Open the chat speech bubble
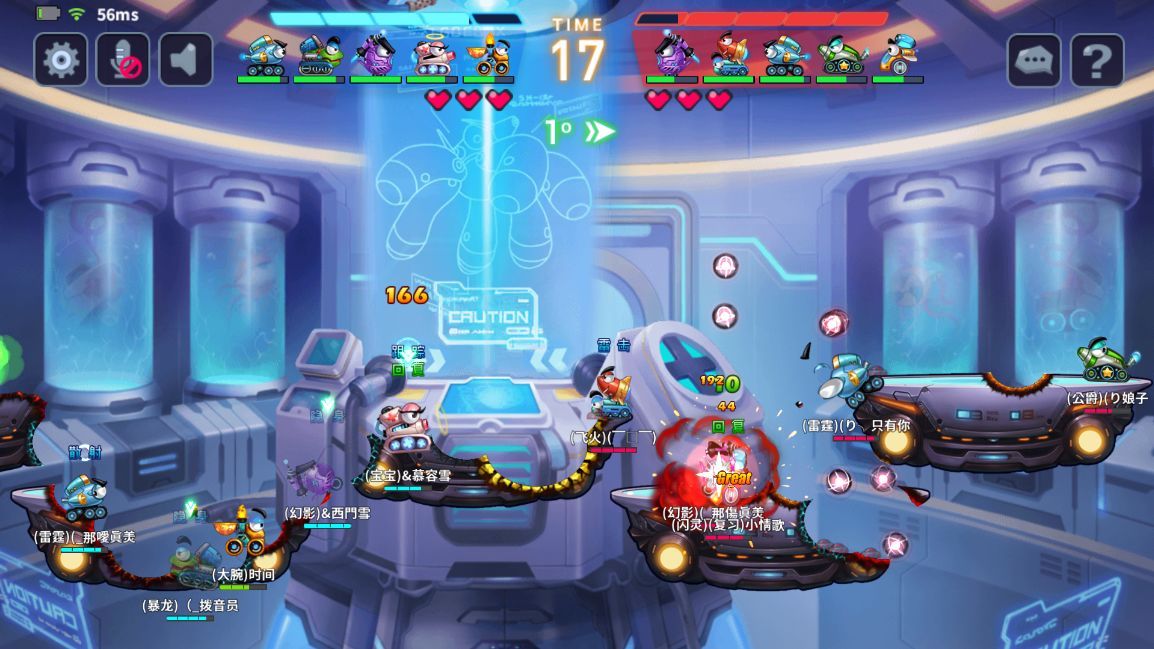1154x649 pixels. [x=1034, y=62]
